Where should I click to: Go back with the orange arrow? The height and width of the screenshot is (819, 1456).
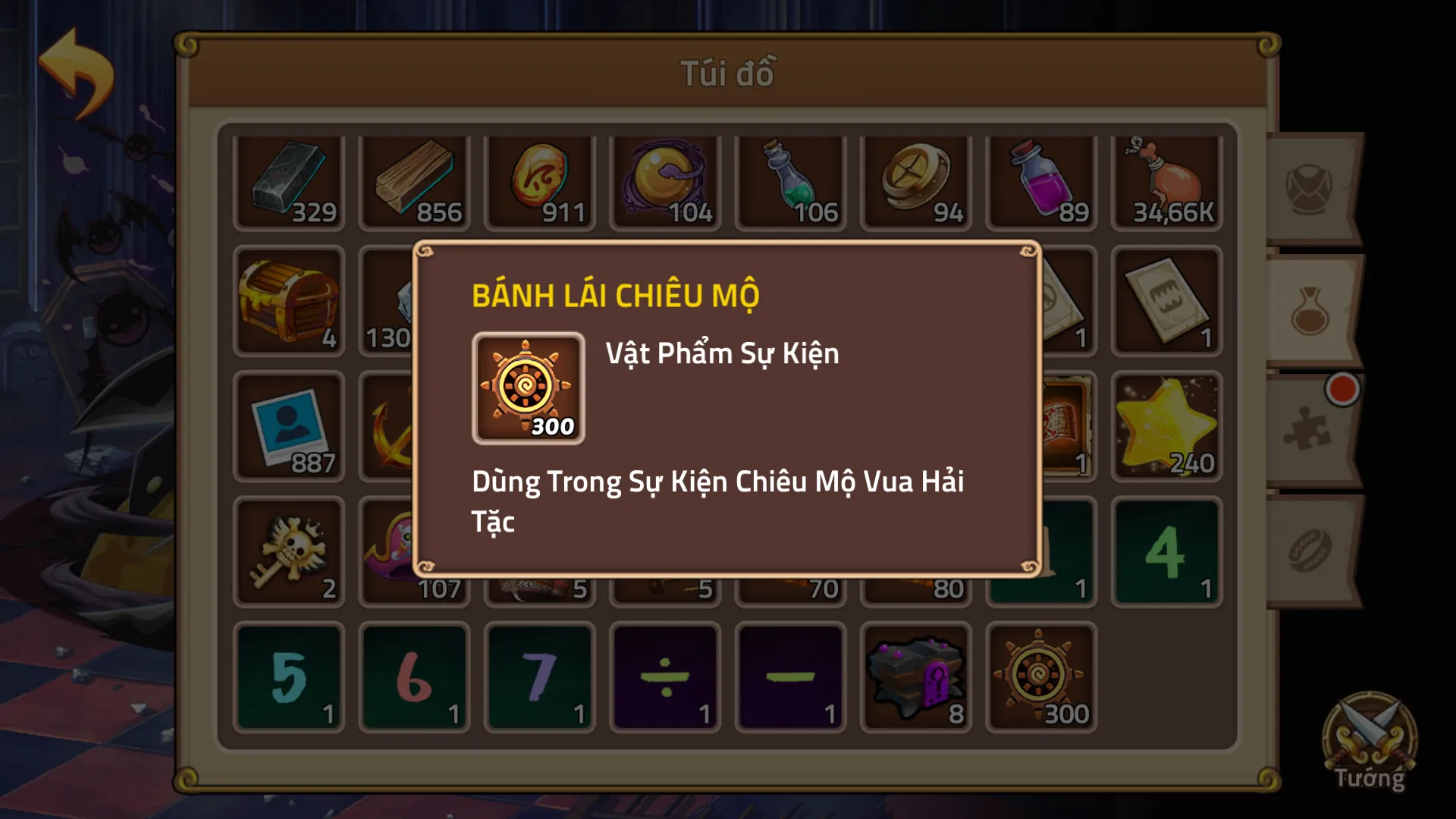77,73
